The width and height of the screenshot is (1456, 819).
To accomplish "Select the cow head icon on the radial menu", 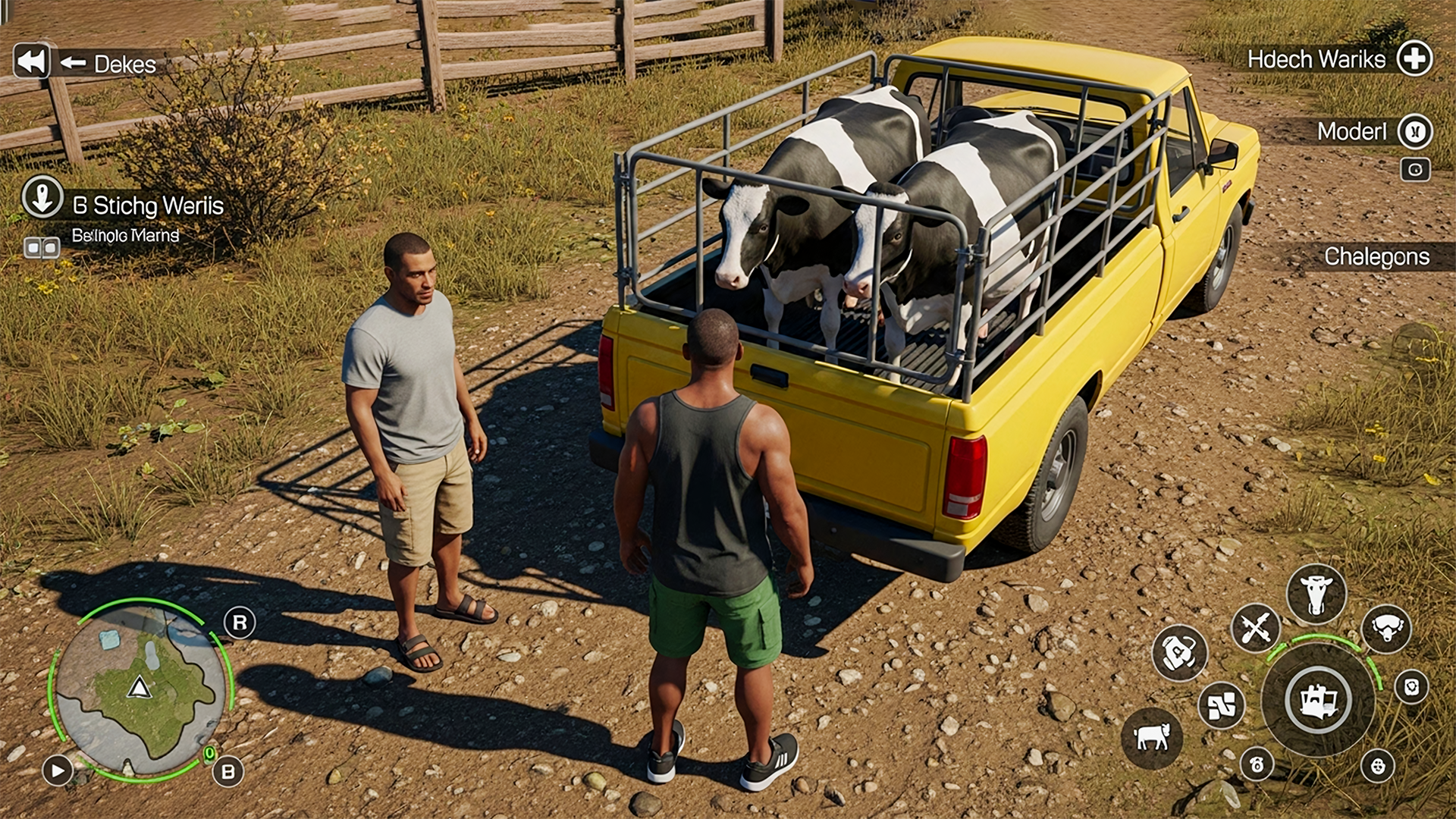I will [x=1317, y=591].
